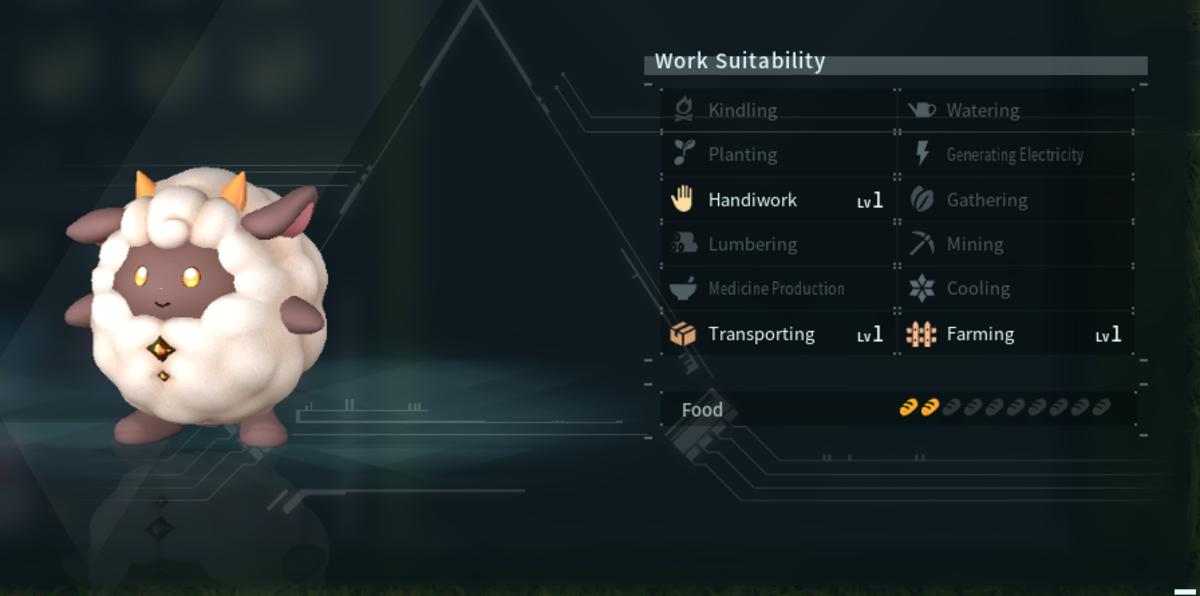Select the Generating Electricity entry
This screenshot has width=1200, height=596.
(1015, 154)
